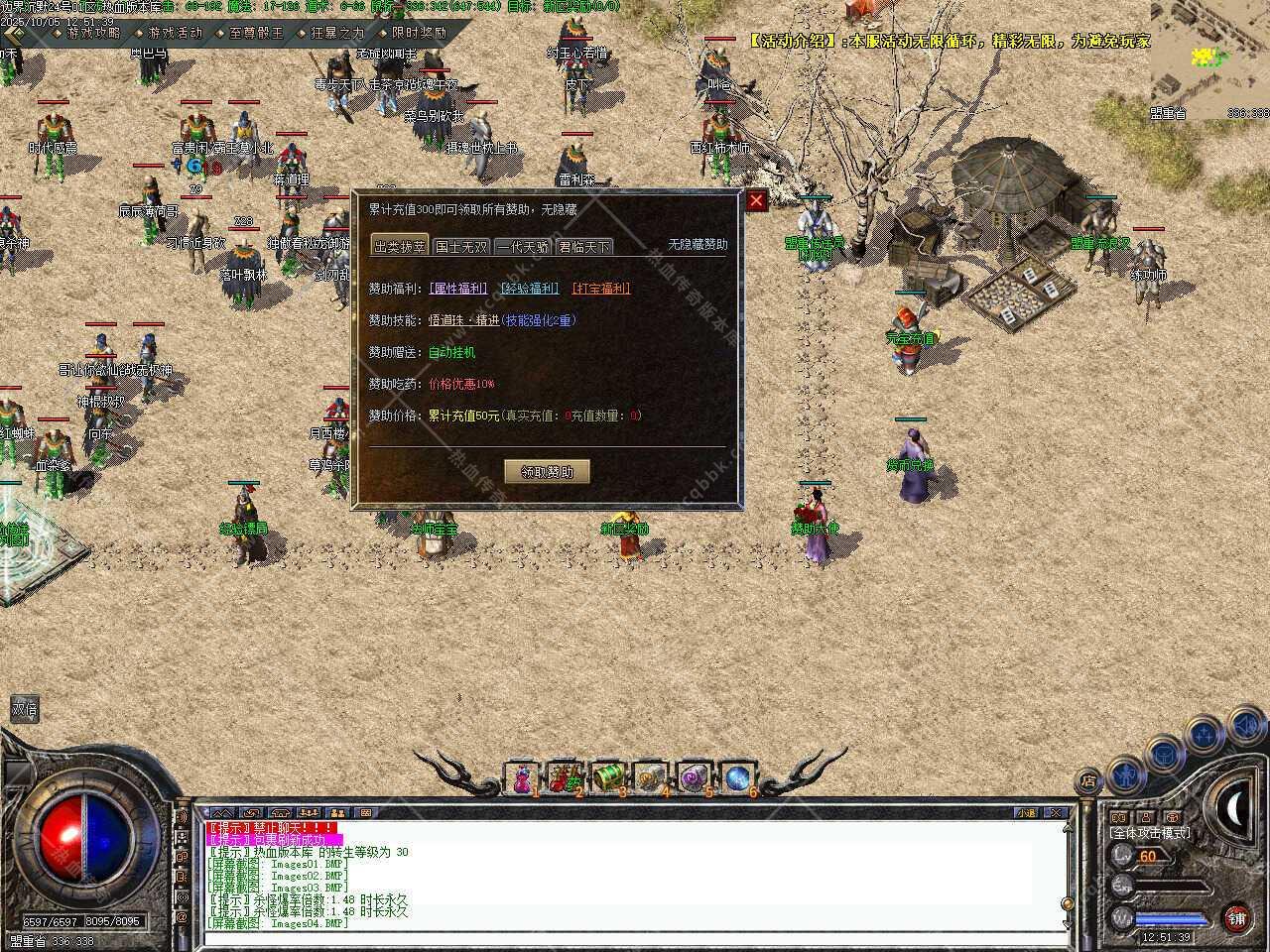Image resolution: width=1270 pixels, height=952 pixels.
Task: Open the 经验福利 experience benefits link
Action: [x=529, y=289]
